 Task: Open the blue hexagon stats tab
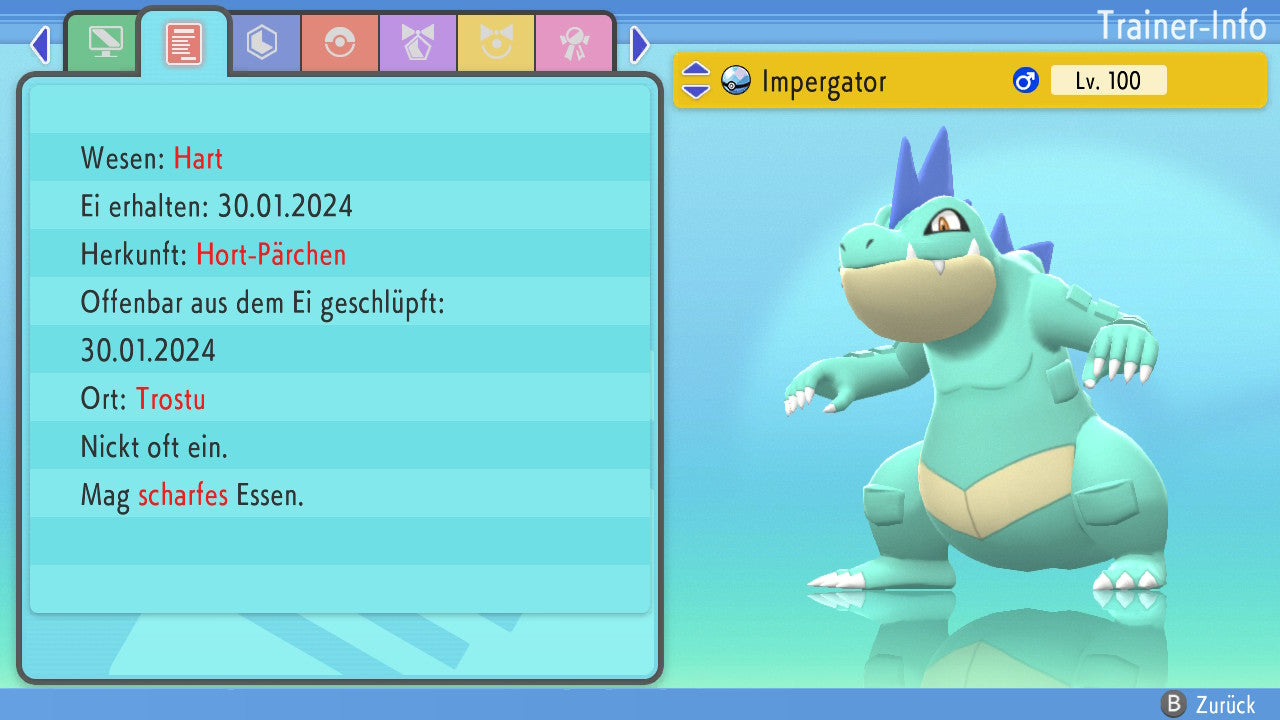[262, 43]
